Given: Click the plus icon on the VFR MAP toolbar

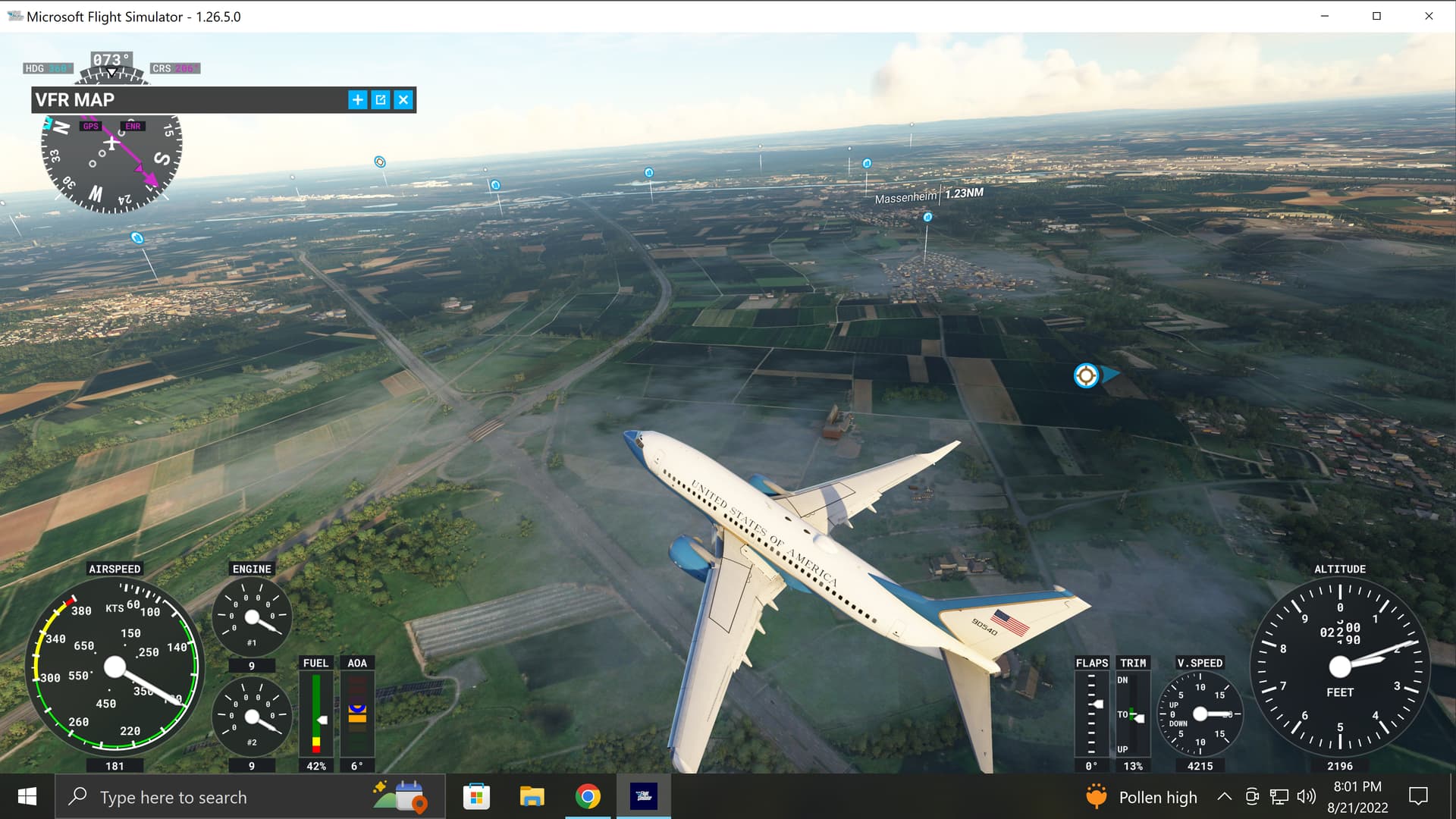Looking at the screenshot, I should pos(357,99).
